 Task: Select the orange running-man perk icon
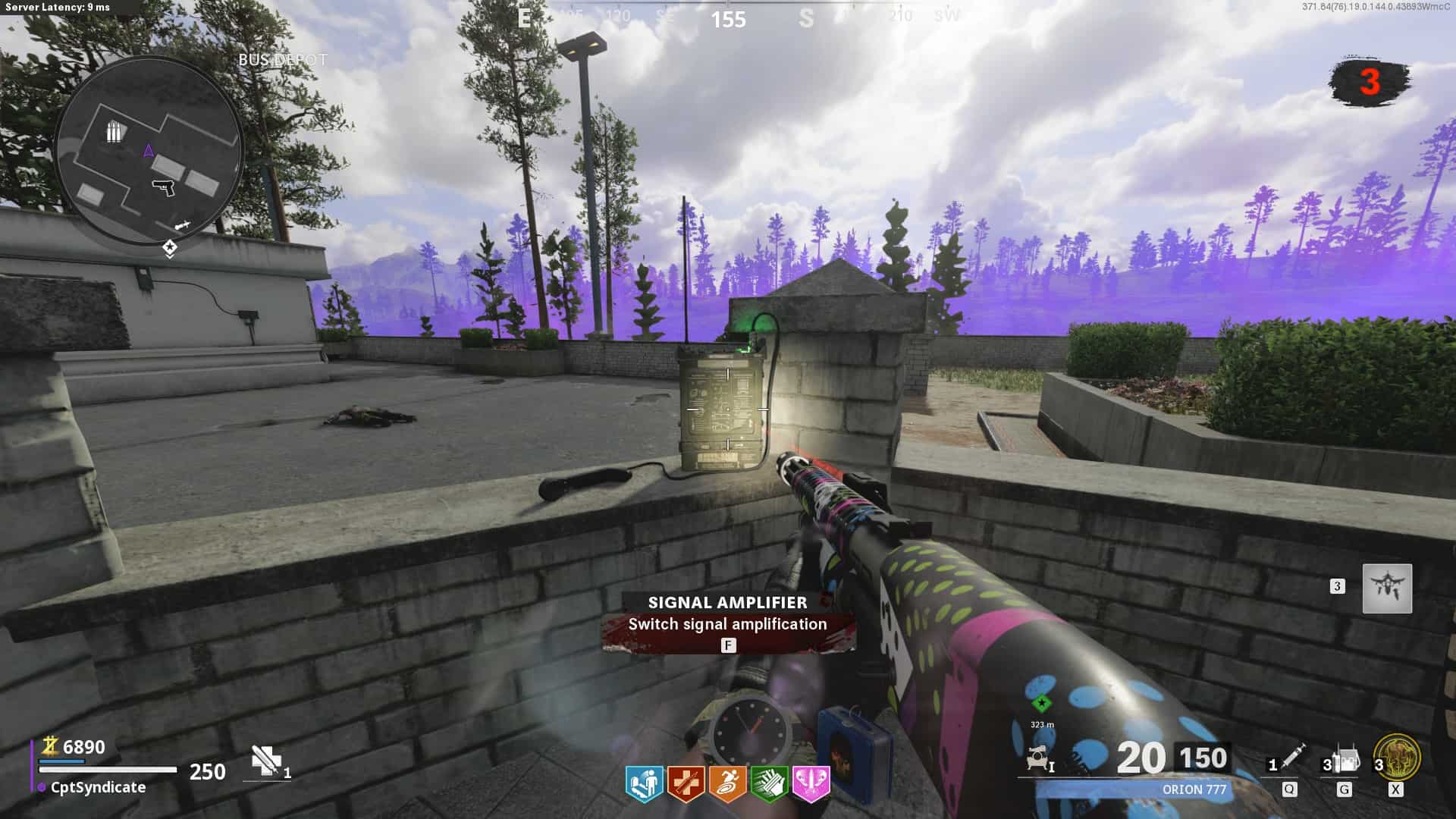727,783
